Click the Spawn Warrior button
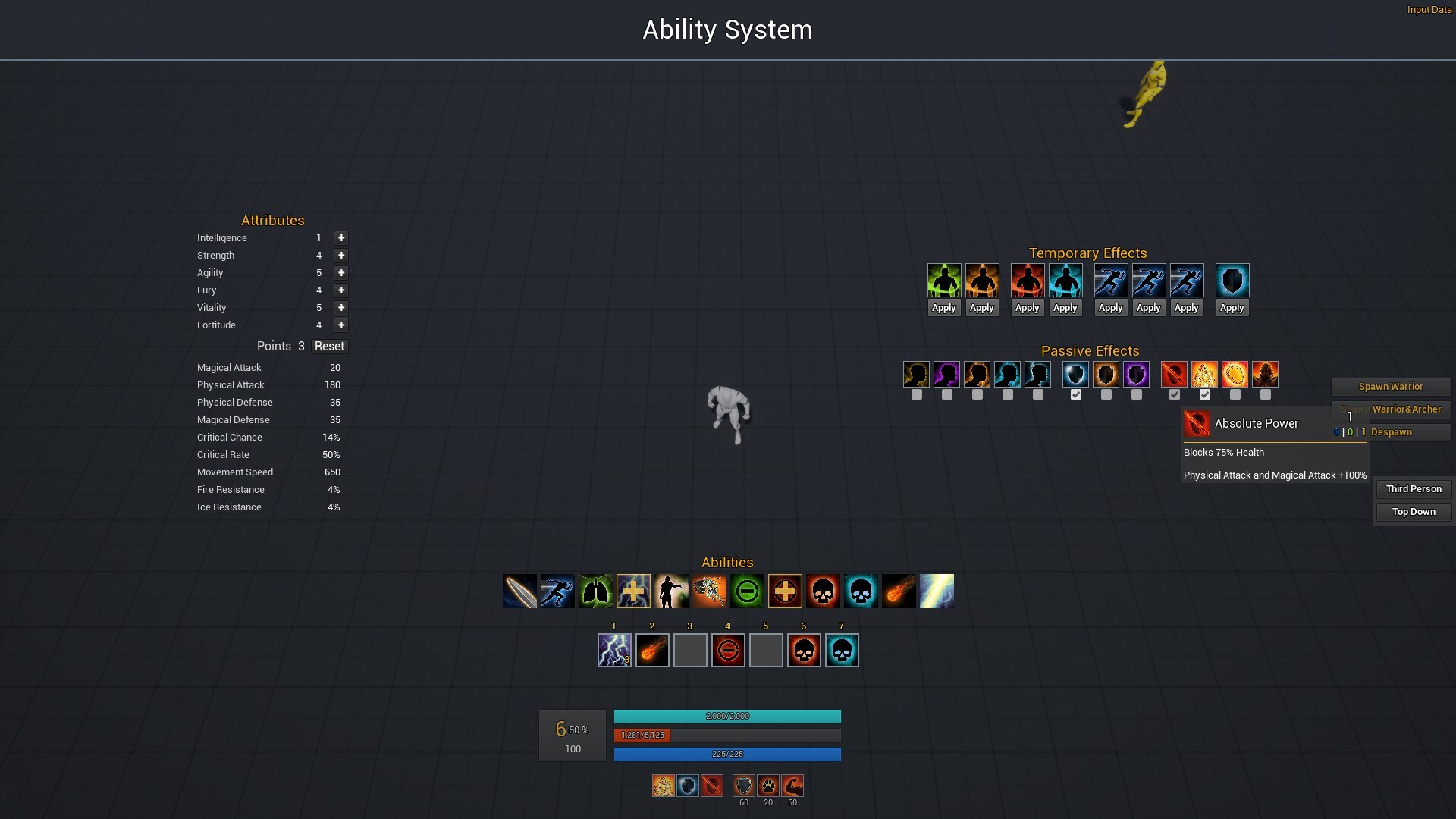1456x819 pixels. pos(1391,387)
